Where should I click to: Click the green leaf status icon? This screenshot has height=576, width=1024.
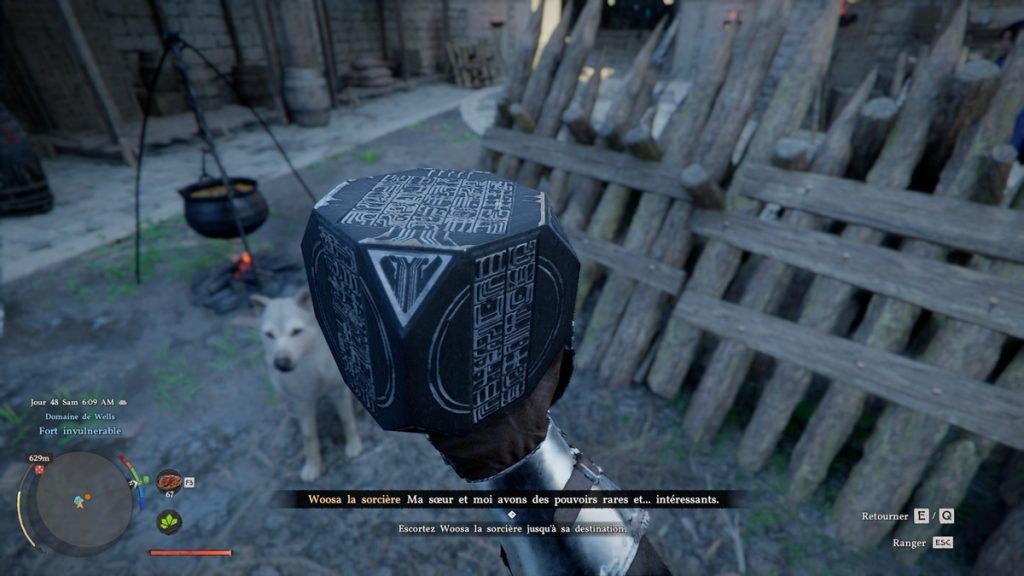tap(169, 521)
